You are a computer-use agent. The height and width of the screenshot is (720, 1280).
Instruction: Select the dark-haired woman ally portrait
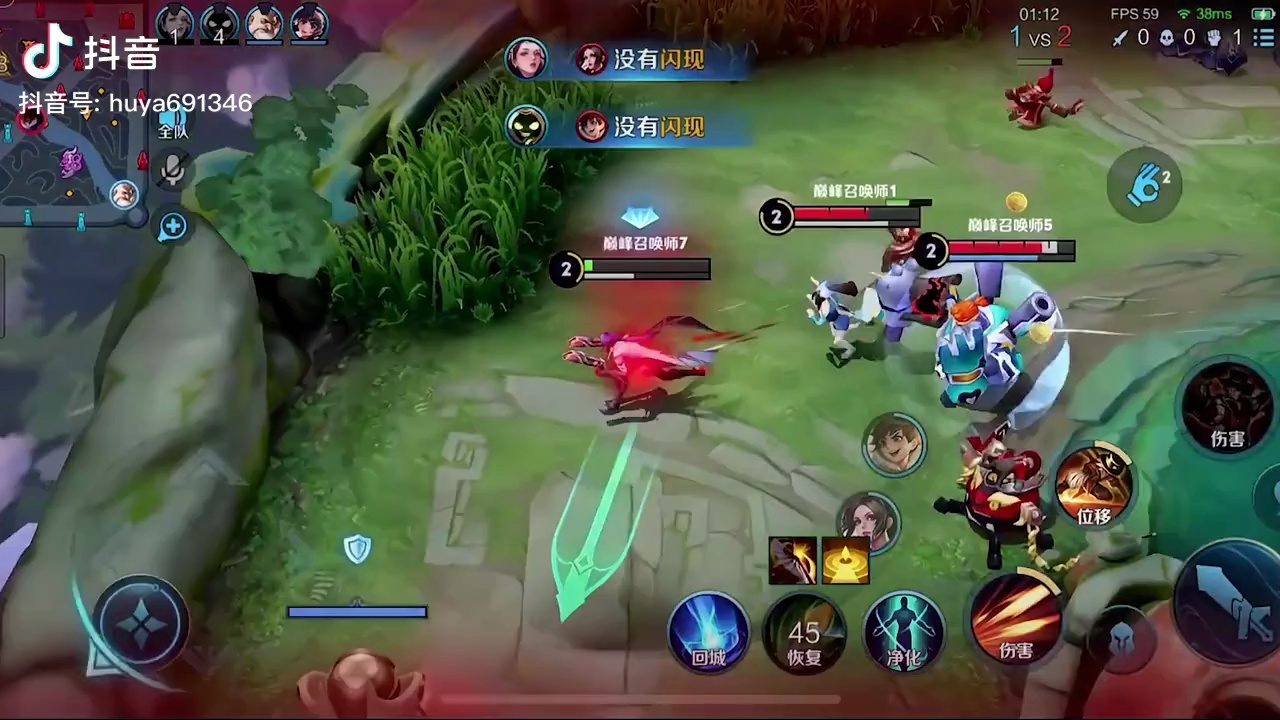(x=867, y=520)
